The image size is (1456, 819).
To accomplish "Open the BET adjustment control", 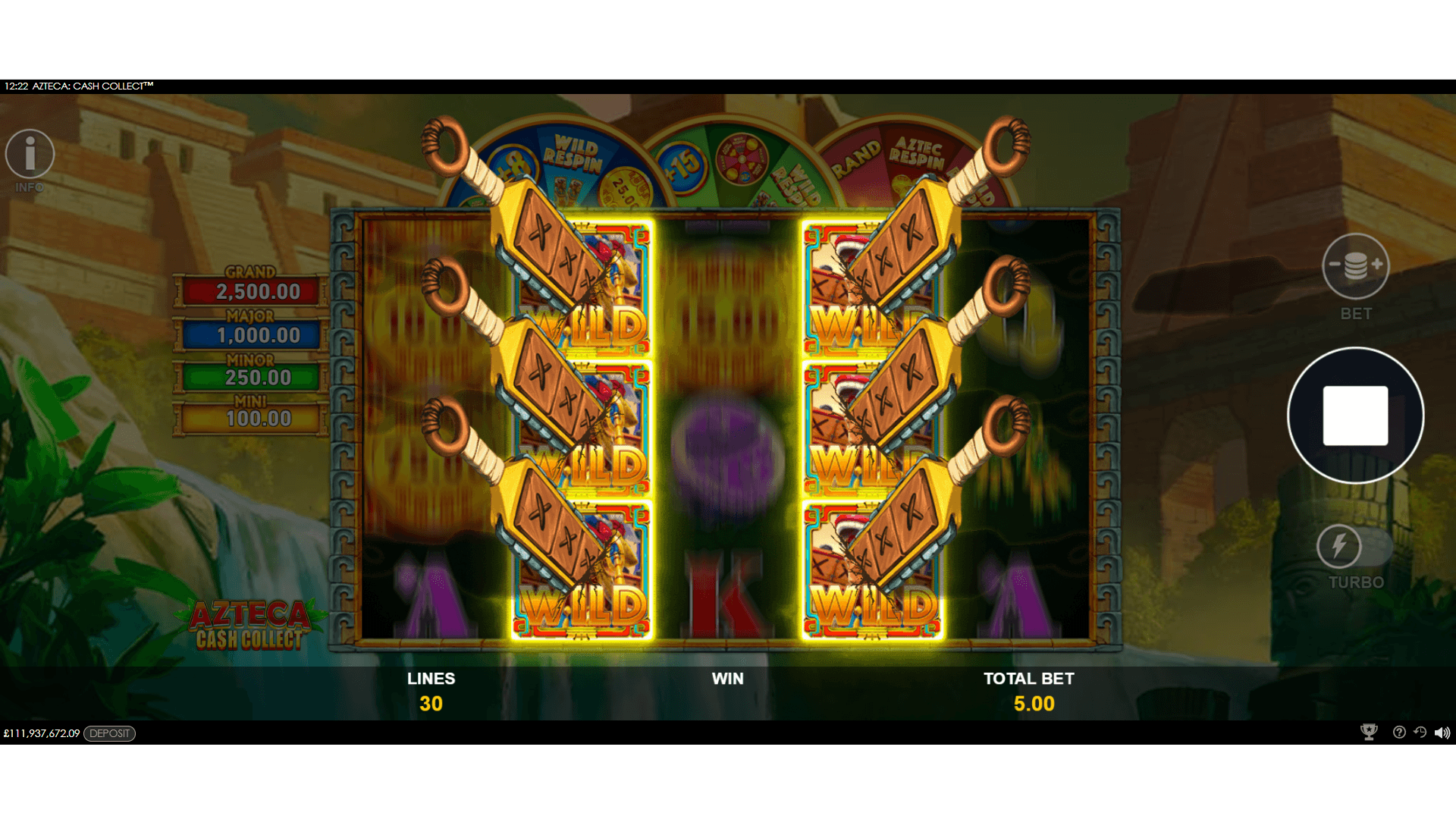I will pyautogui.click(x=1355, y=267).
